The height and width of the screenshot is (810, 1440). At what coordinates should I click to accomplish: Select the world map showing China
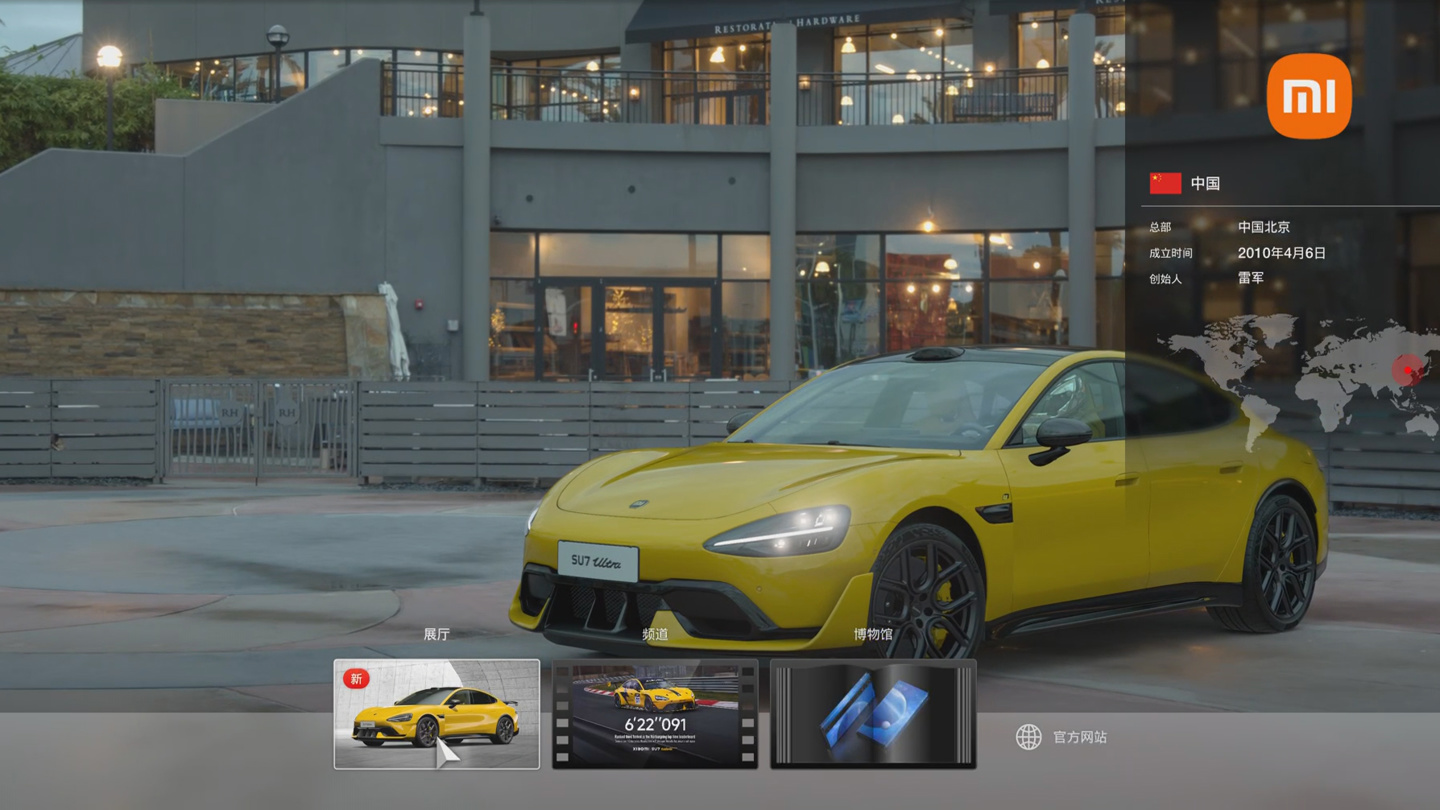1300,375
